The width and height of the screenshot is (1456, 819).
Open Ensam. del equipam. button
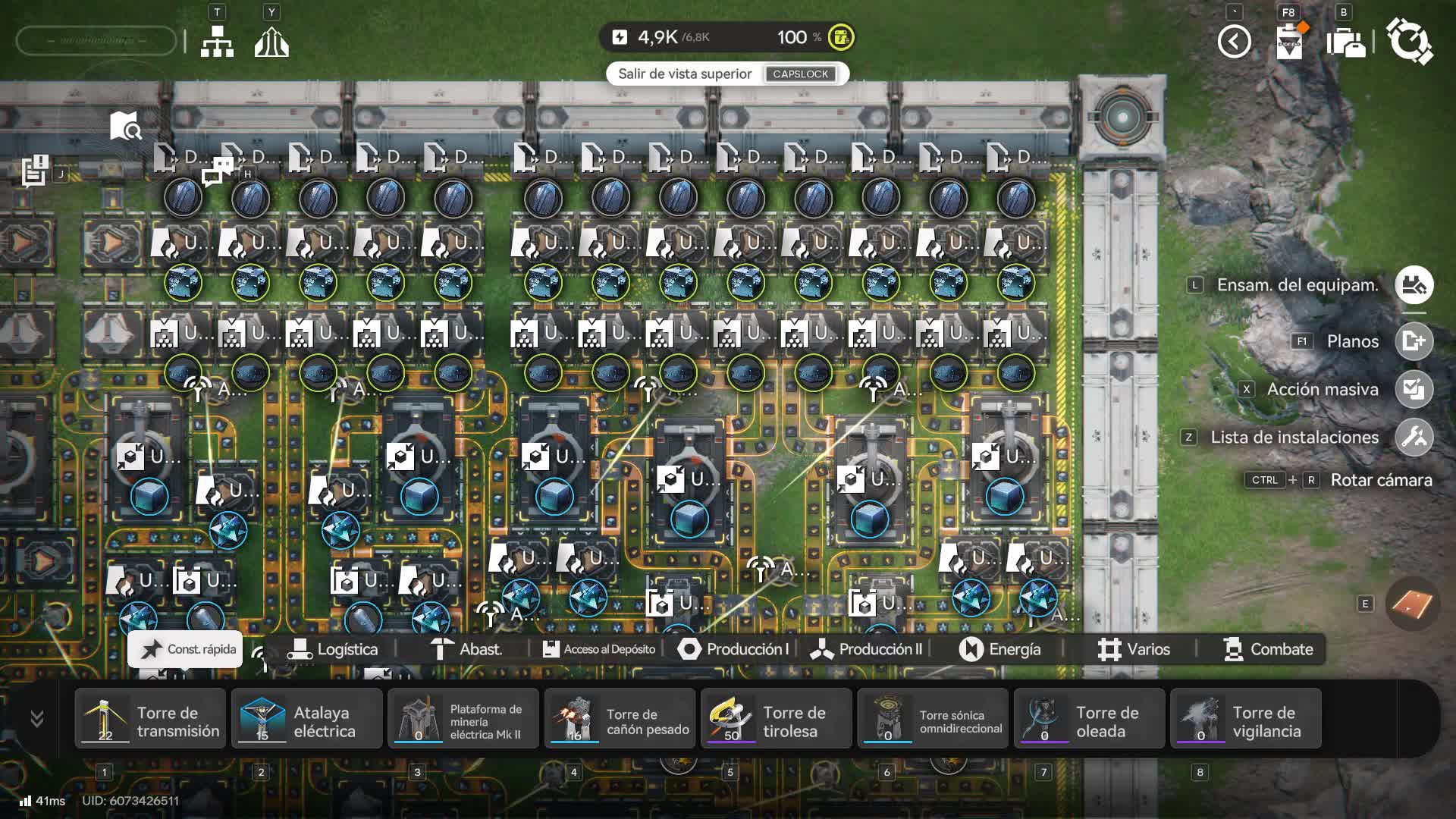1414,285
